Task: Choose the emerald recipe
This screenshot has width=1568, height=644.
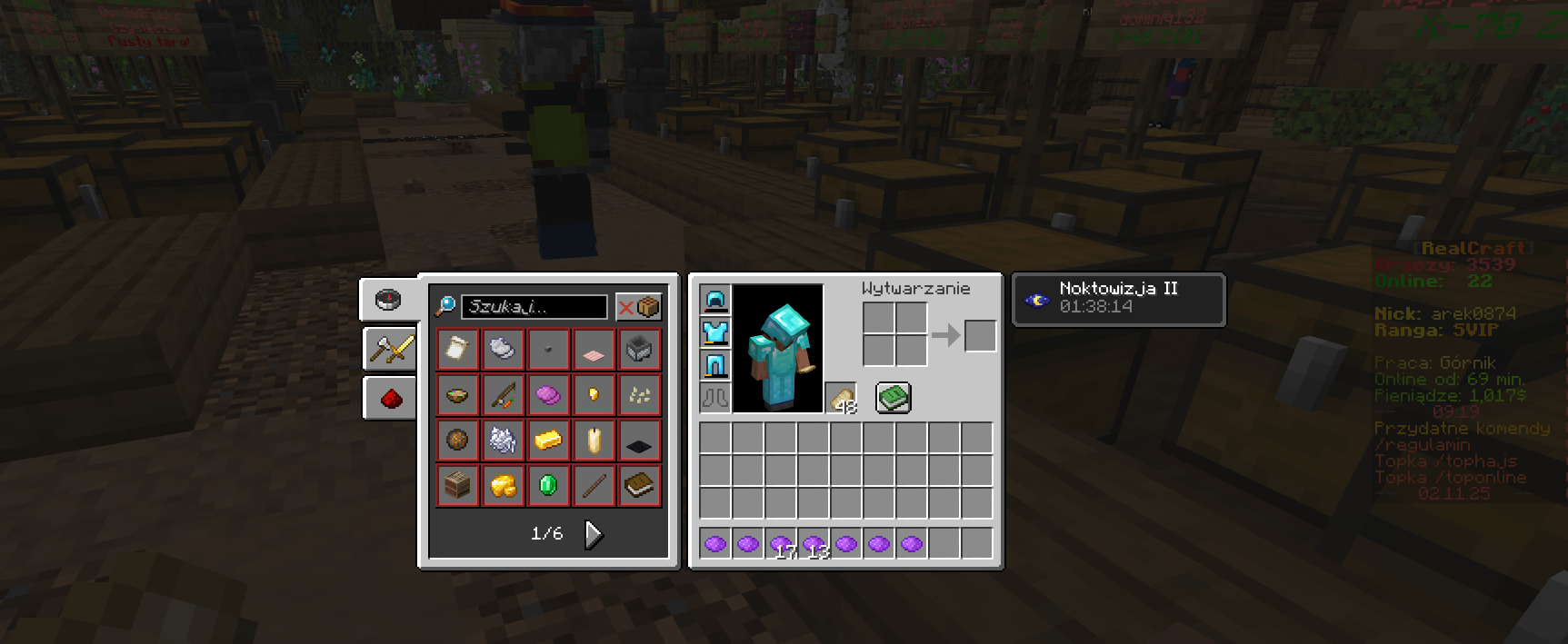Action: click(x=548, y=486)
